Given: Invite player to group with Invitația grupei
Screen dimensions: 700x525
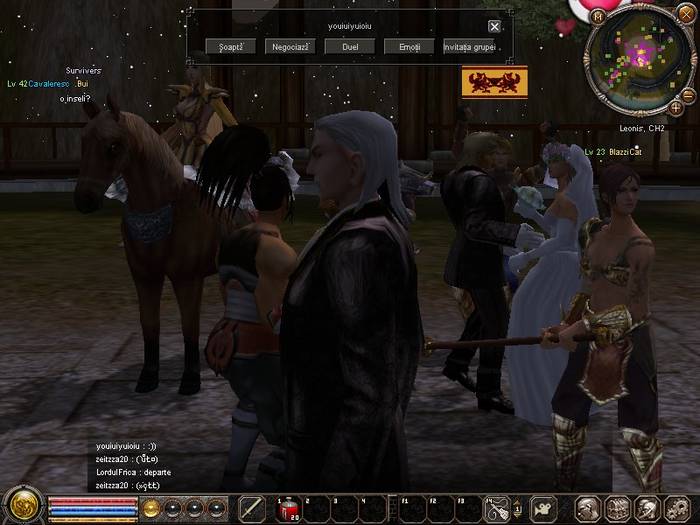Looking at the screenshot, I should (470, 47).
